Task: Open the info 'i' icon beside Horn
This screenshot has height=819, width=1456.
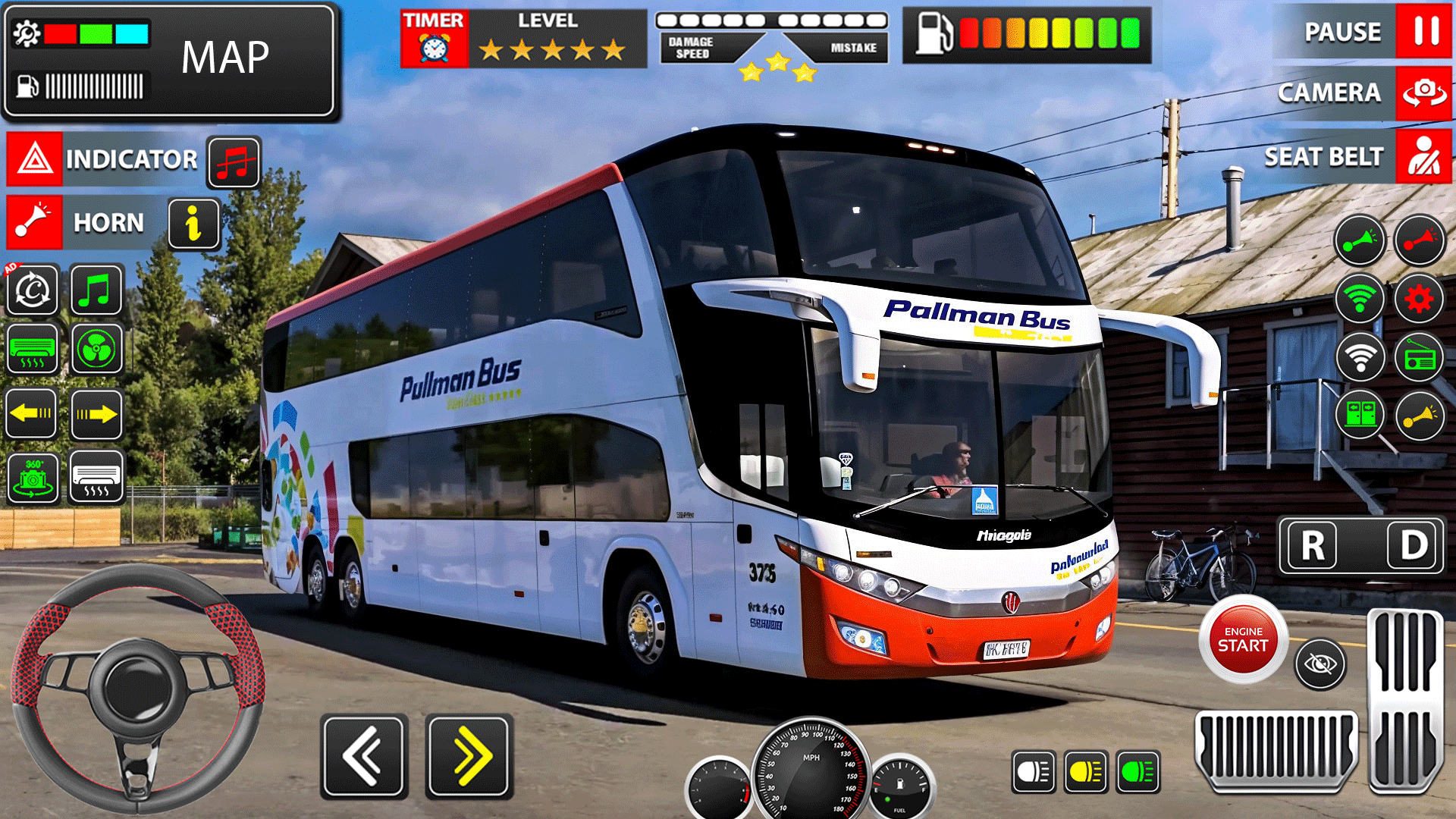Action: coord(192,224)
